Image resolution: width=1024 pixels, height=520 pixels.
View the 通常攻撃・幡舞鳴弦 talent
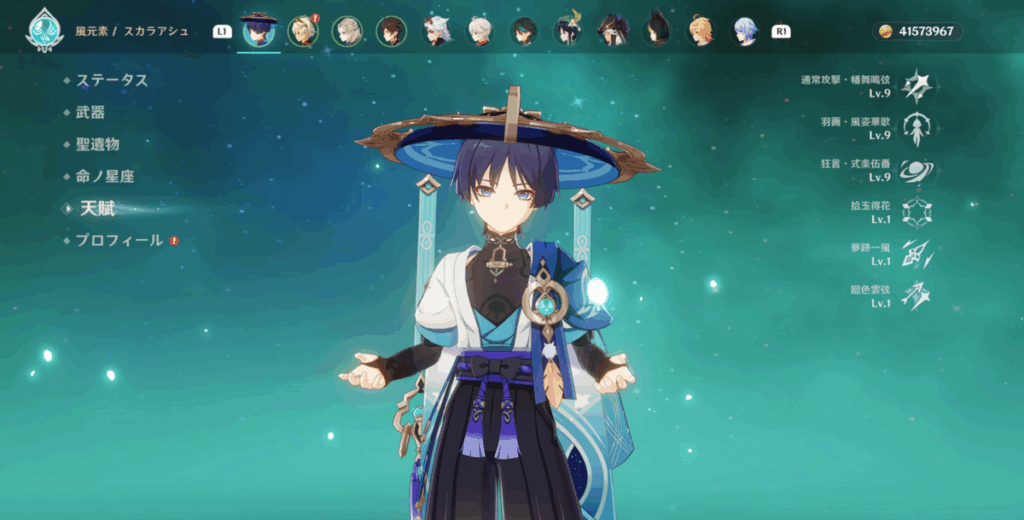click(916, 86)
